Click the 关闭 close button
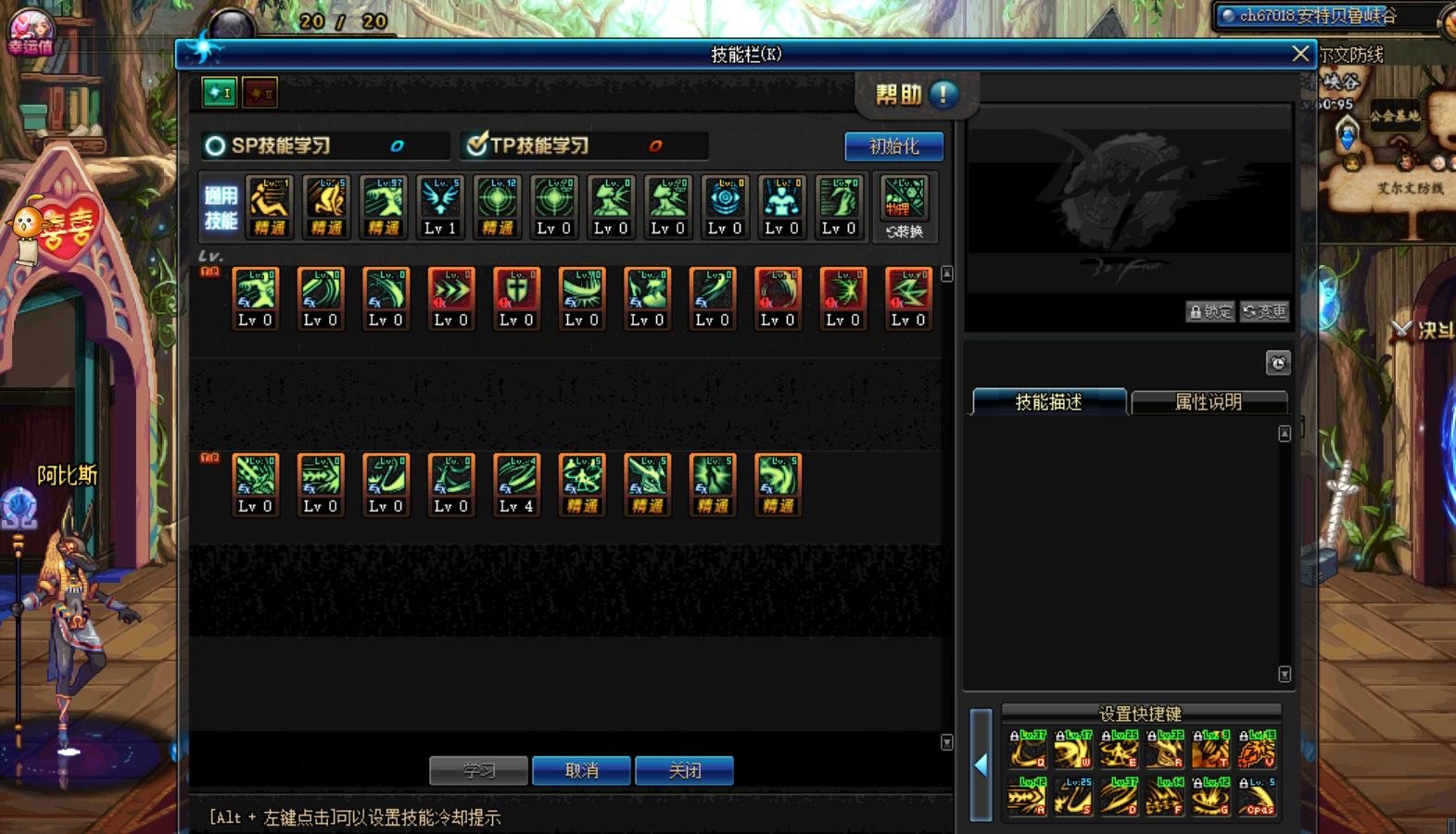Viewport: 1456px width, 834px height. 684,770
